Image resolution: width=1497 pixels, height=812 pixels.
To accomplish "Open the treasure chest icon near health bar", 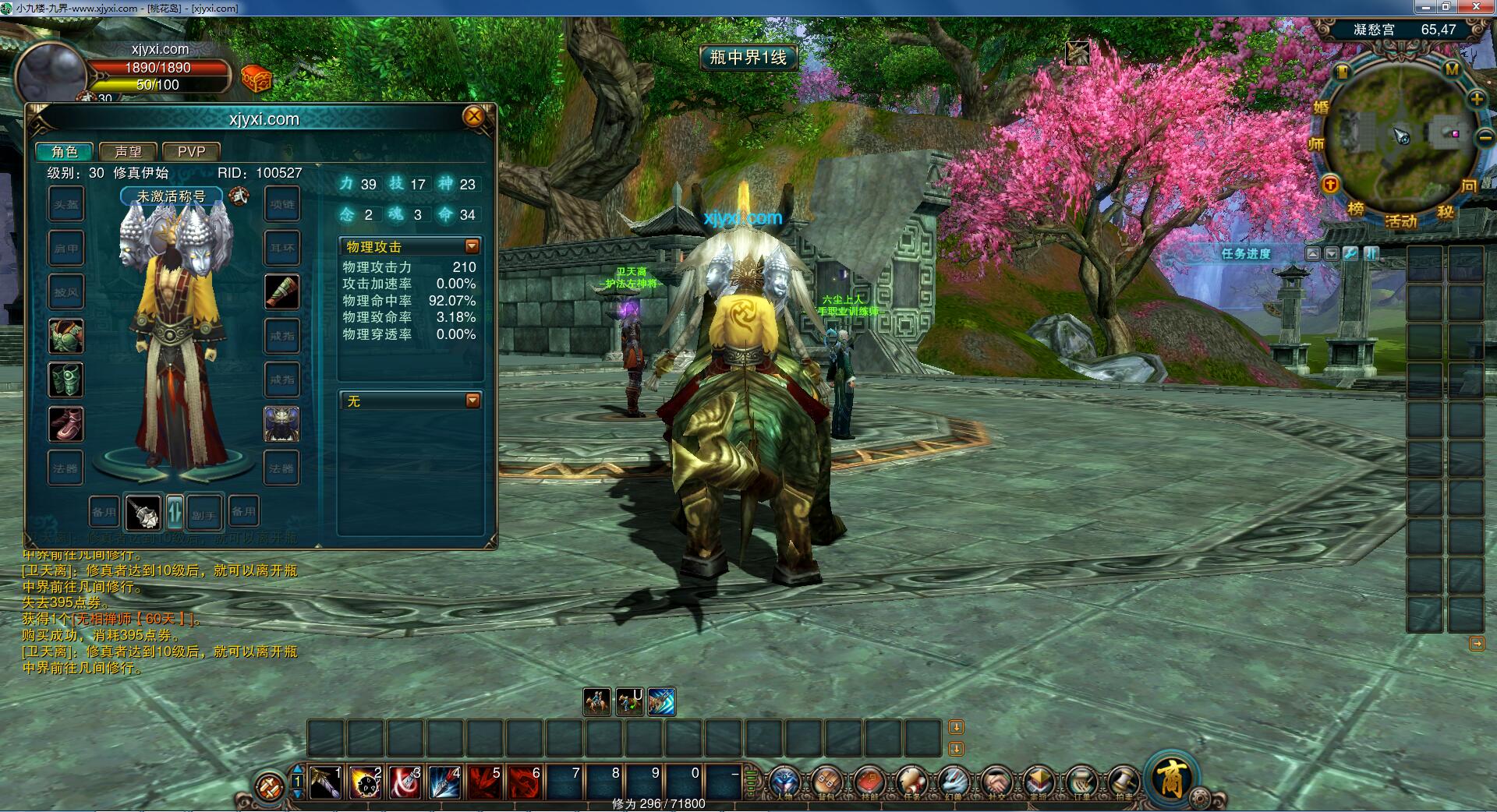I will (256, 79).
